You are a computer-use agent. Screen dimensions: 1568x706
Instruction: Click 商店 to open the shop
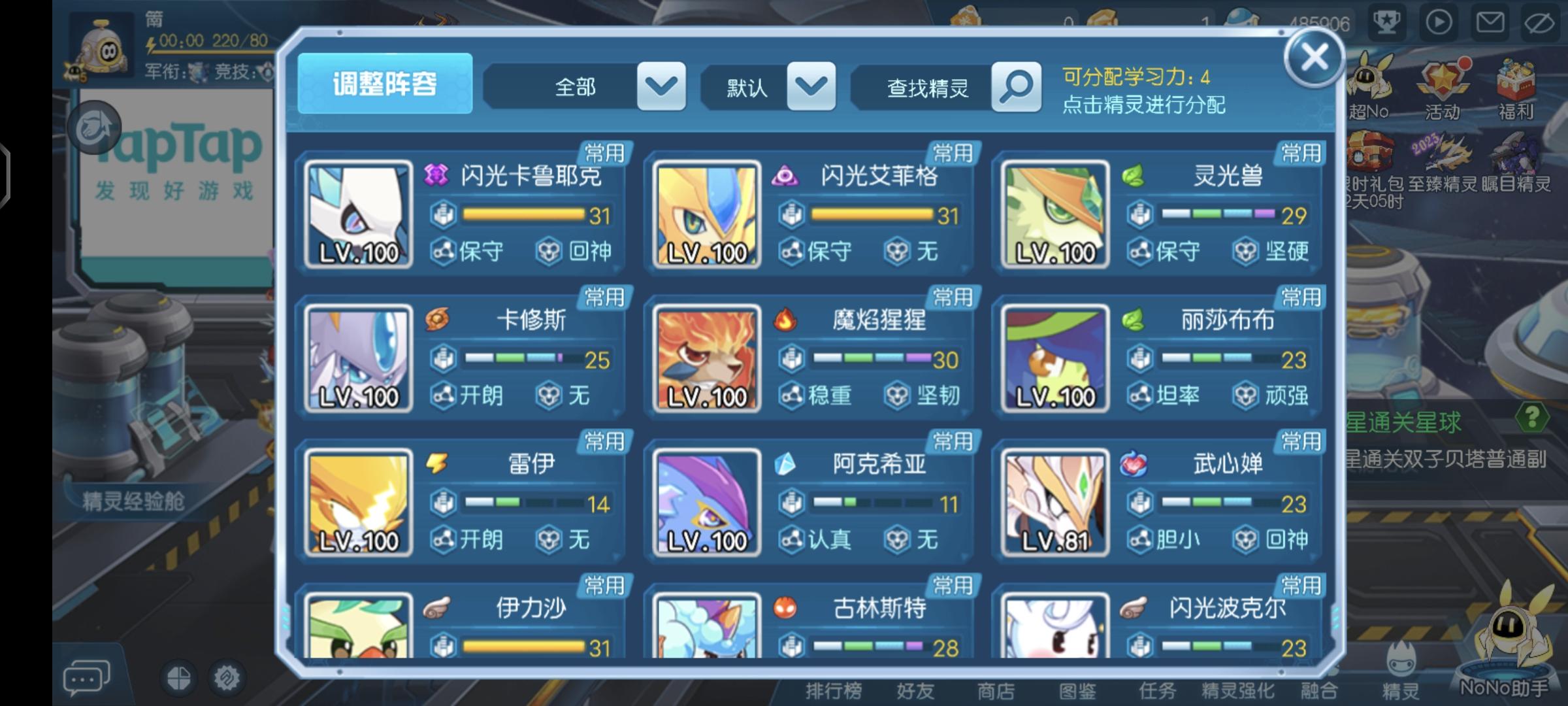point(996,690)
